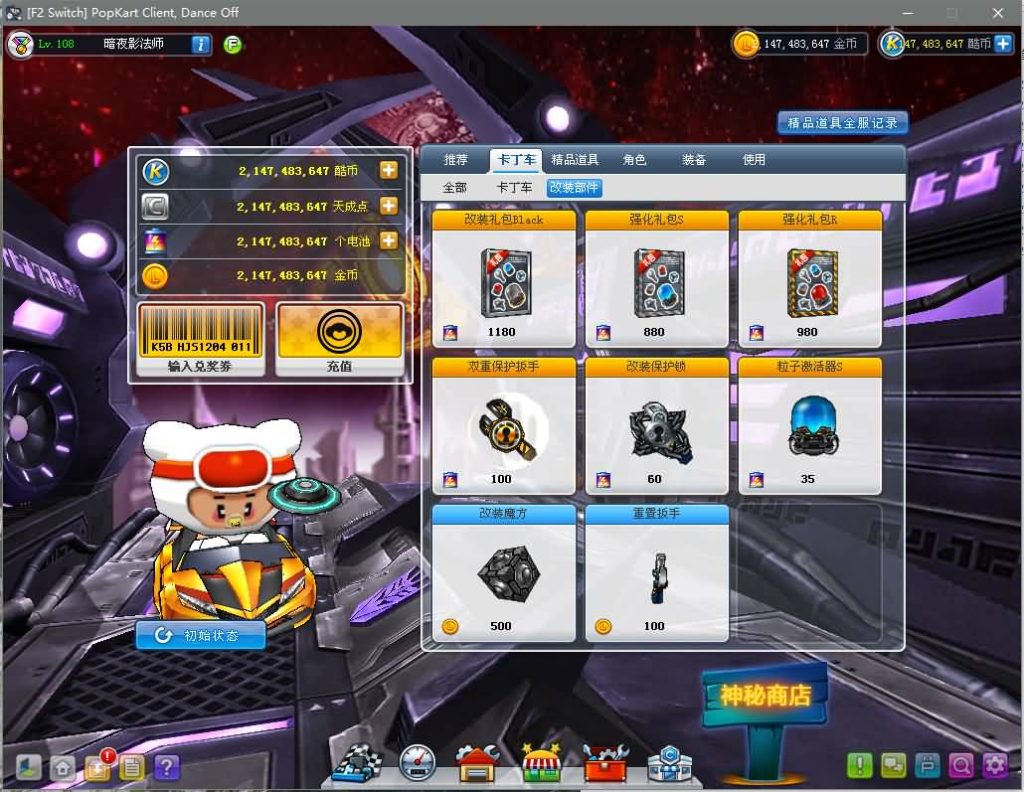Switch to the 推荐 shop tab
The width and height of the screenshot is (1024, 792).
(x=456, y=160)
